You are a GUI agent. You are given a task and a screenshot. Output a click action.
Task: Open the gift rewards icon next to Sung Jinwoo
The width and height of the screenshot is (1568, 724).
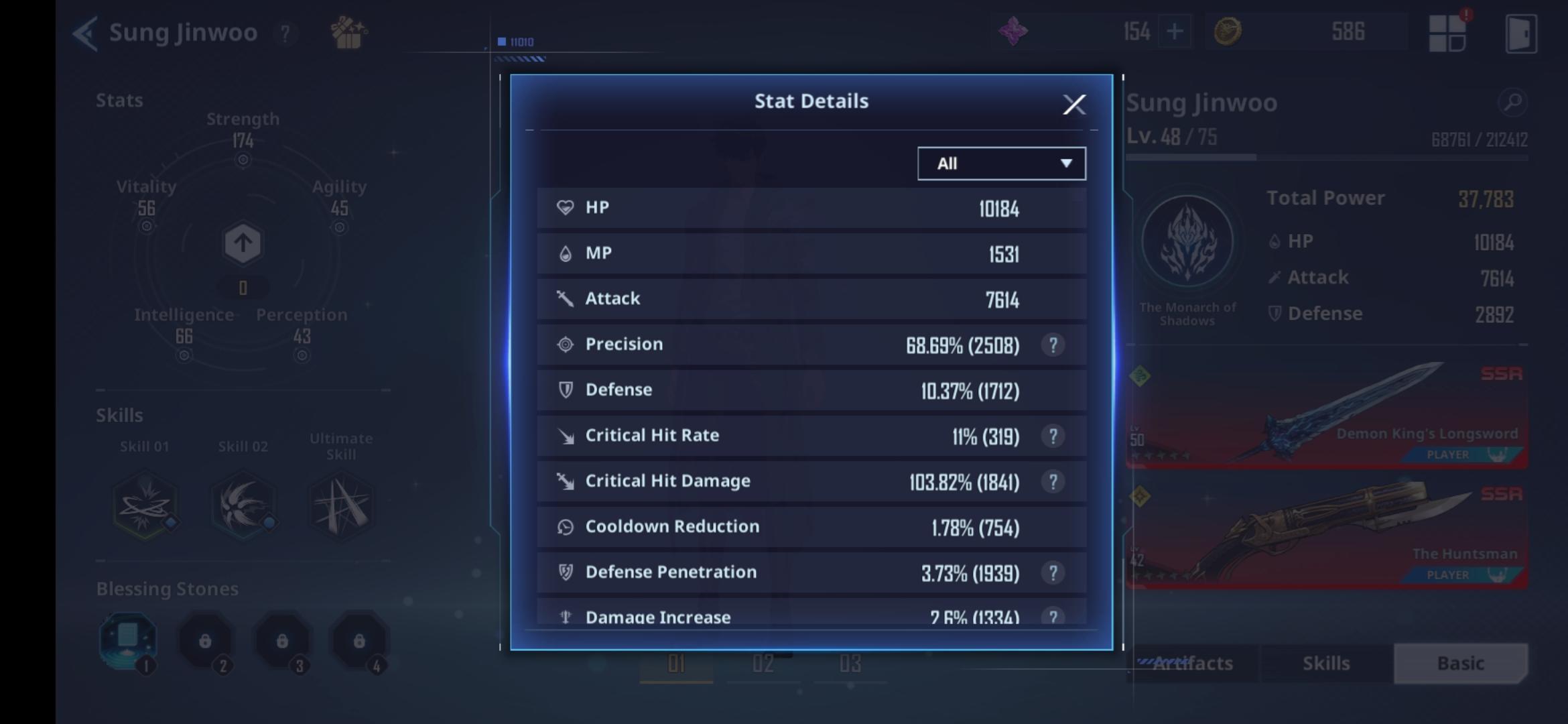tap(348, 33)
